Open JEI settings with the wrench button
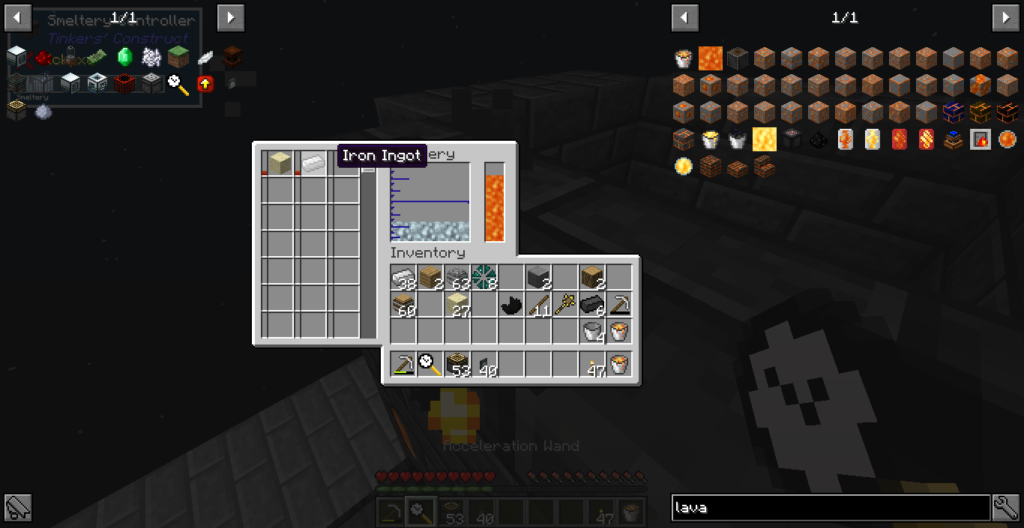Viewport: 1024px width, 528px height. (1005, 507)
